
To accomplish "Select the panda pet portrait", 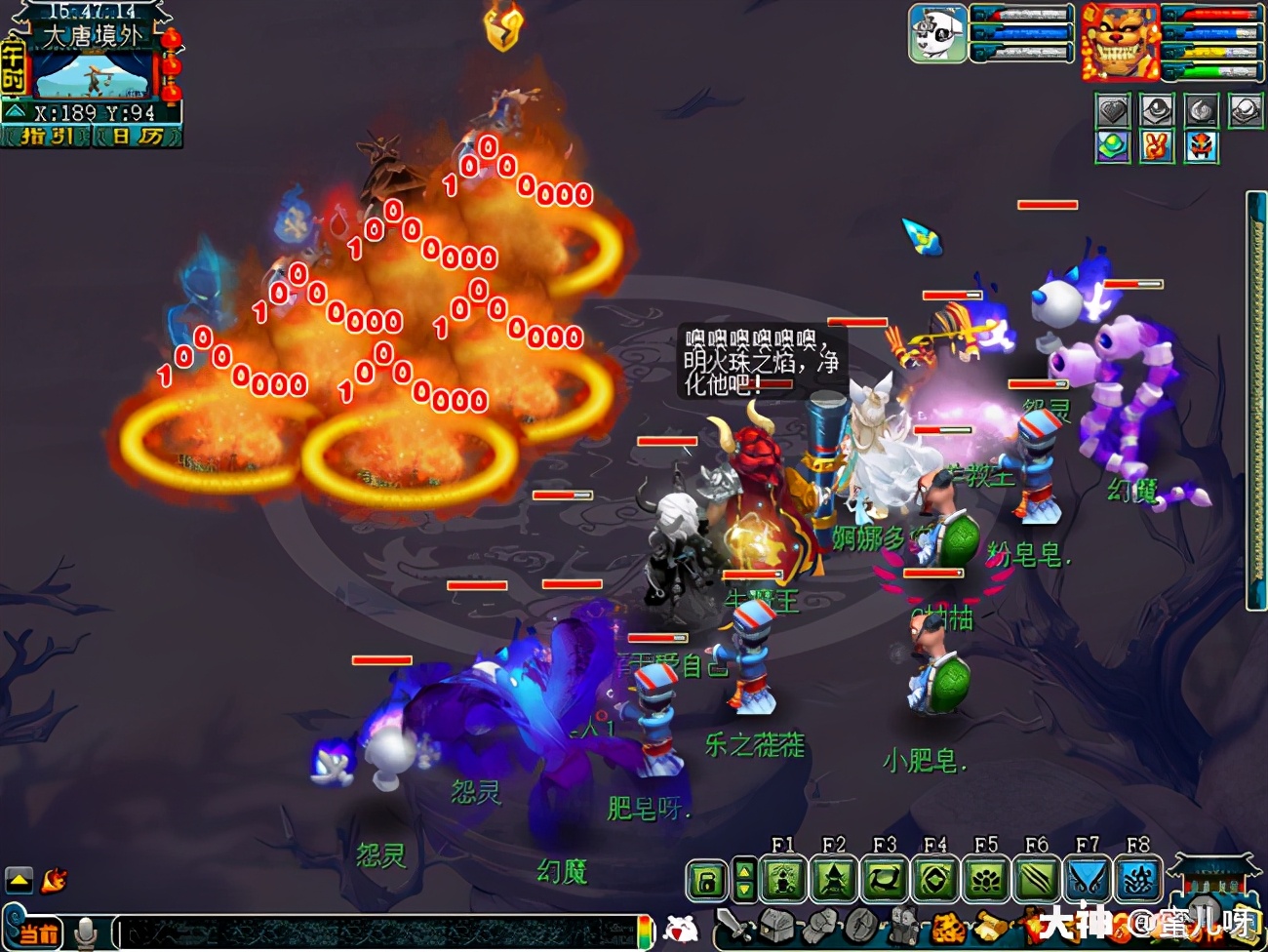I will tap(937, 33).
